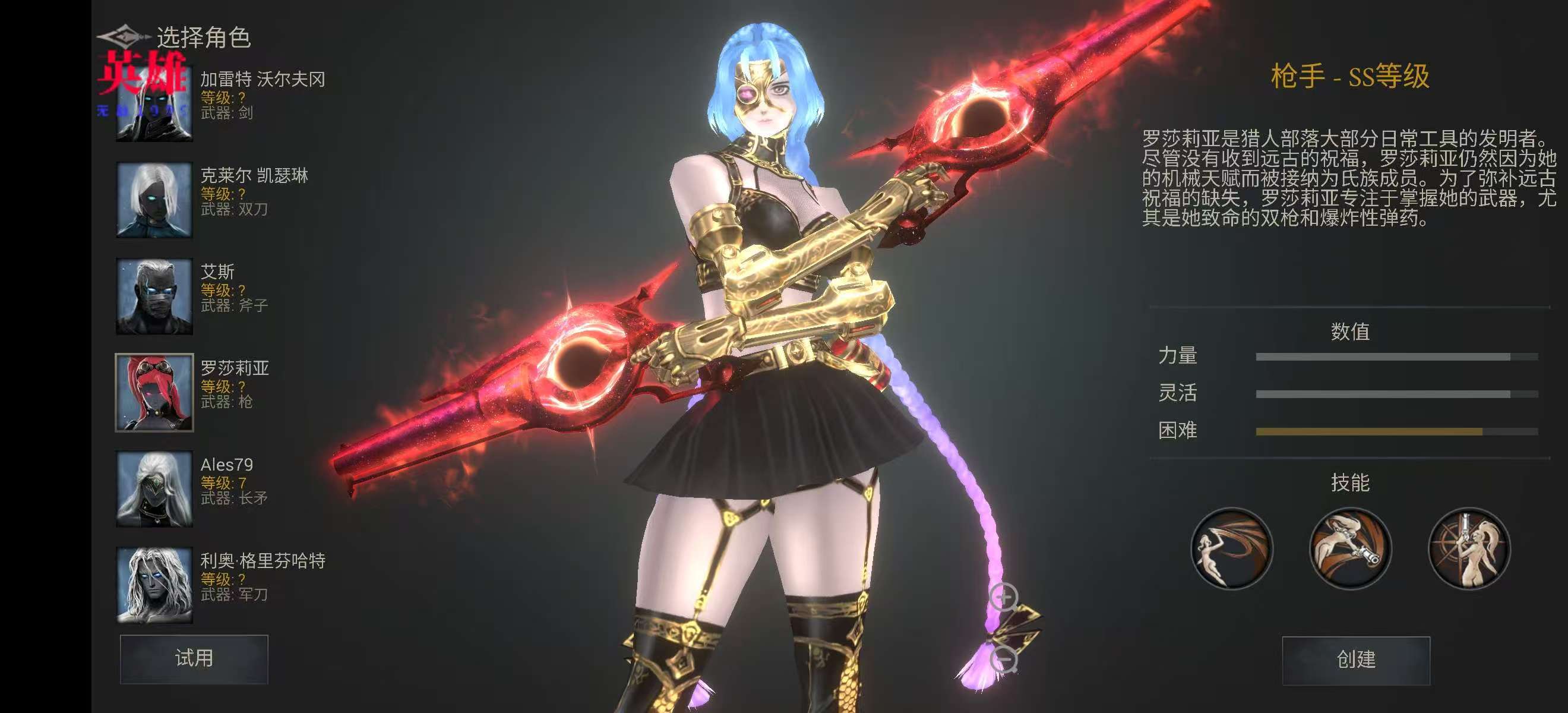Screen dimensions: 1568x713
Task: View the whirling dancer skill icon
Action: (1231, 548)
